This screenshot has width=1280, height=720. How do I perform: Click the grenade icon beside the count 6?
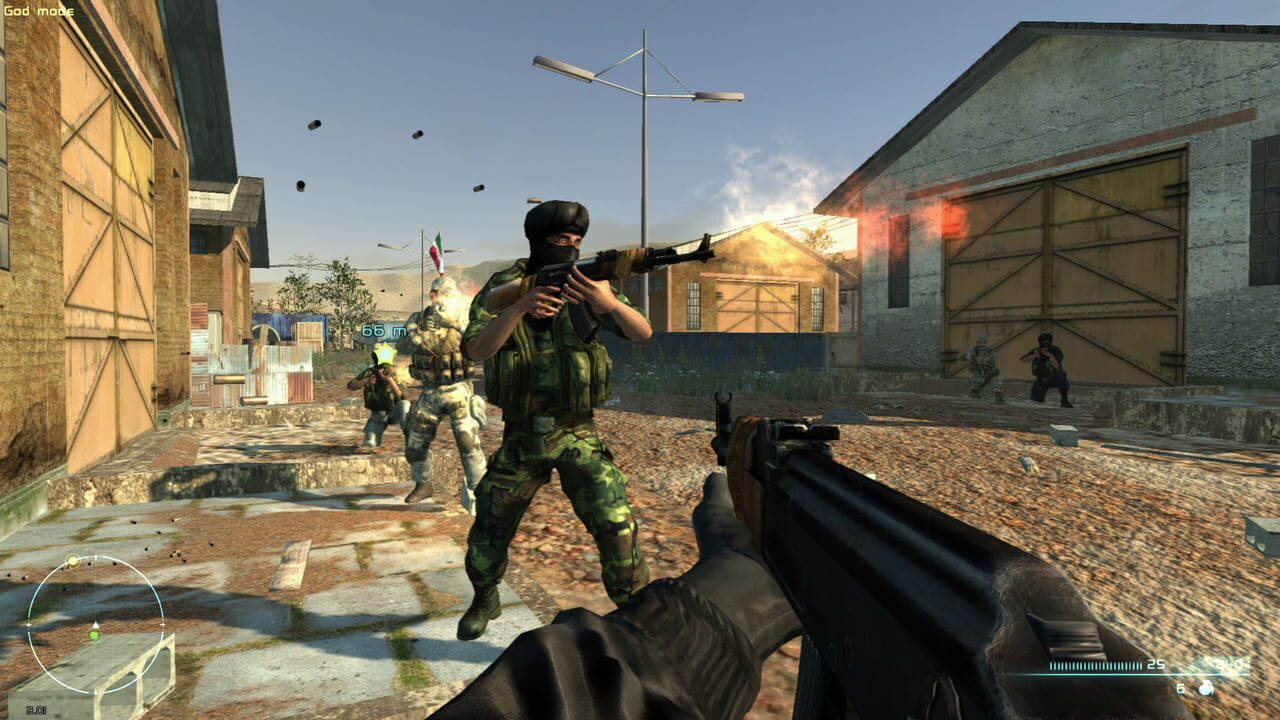tap(1206, 688)
